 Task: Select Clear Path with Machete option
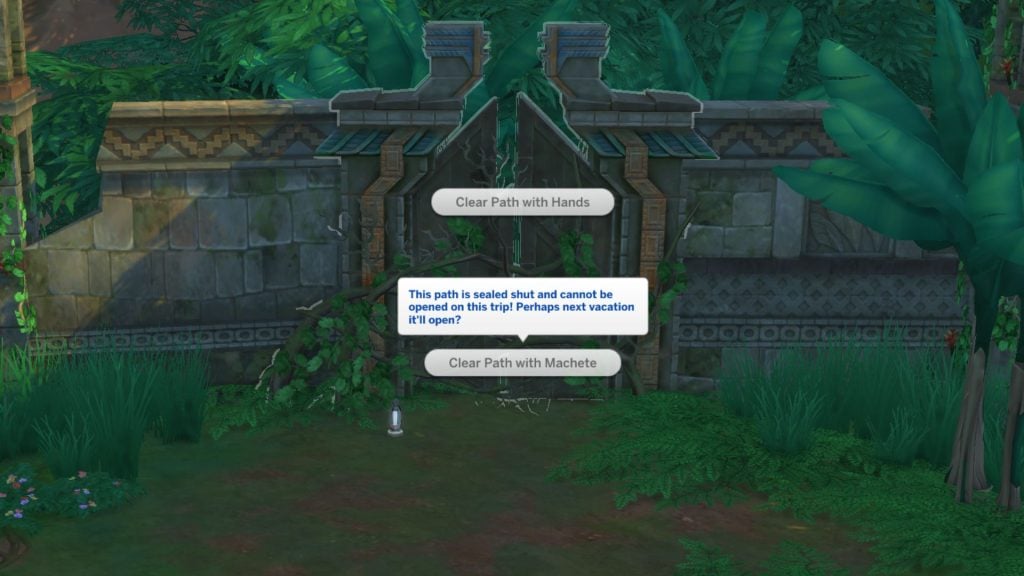click(x=522, y=363)
